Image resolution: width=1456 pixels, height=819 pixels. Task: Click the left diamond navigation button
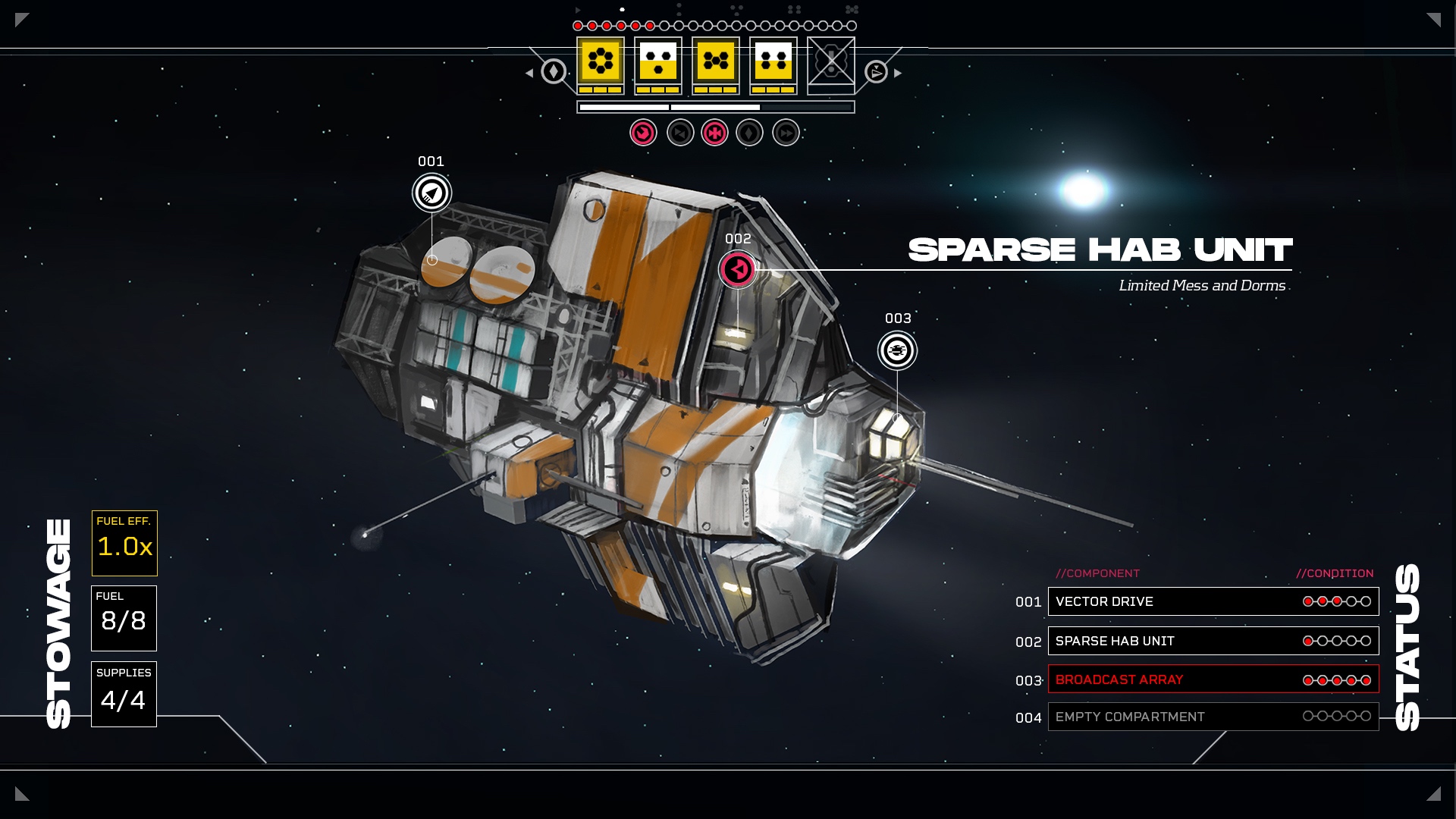click(554, 72)
